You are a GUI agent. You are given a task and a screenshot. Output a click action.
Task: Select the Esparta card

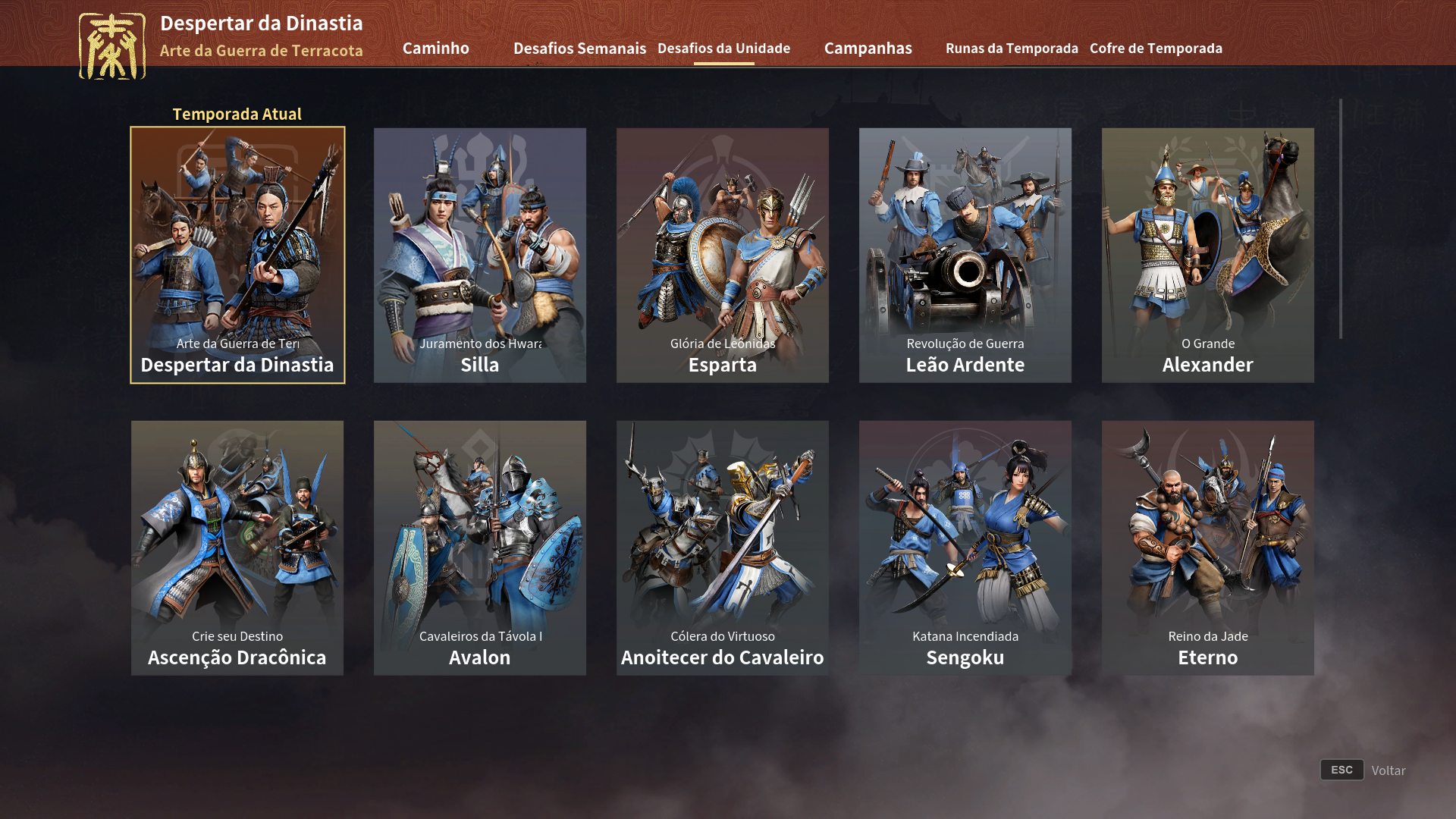pyautogui.click(x=722, y=255)
